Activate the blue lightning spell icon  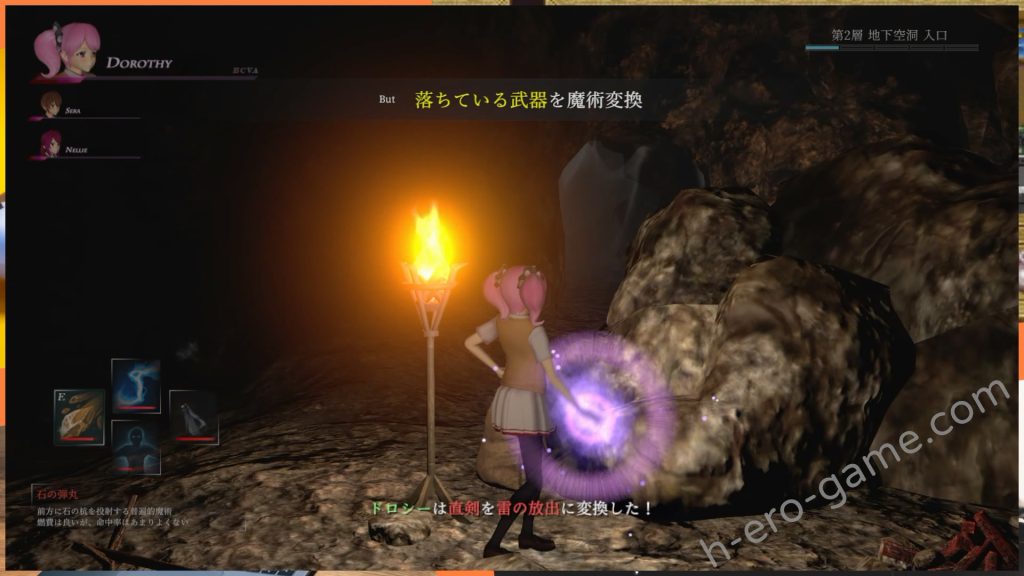click(x=136, y=385)
